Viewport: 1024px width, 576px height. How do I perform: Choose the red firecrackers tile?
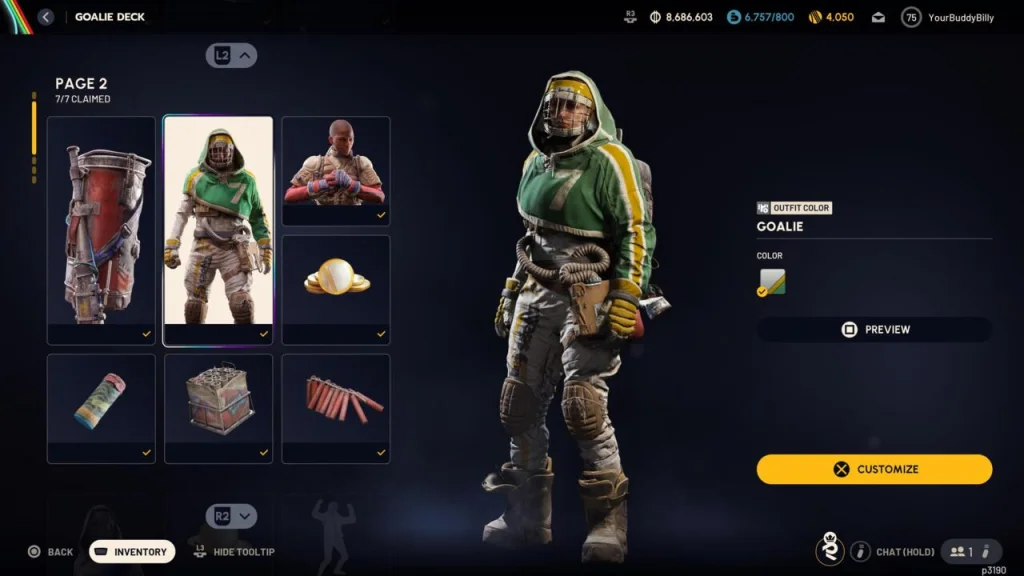click(x=336, y=408)
